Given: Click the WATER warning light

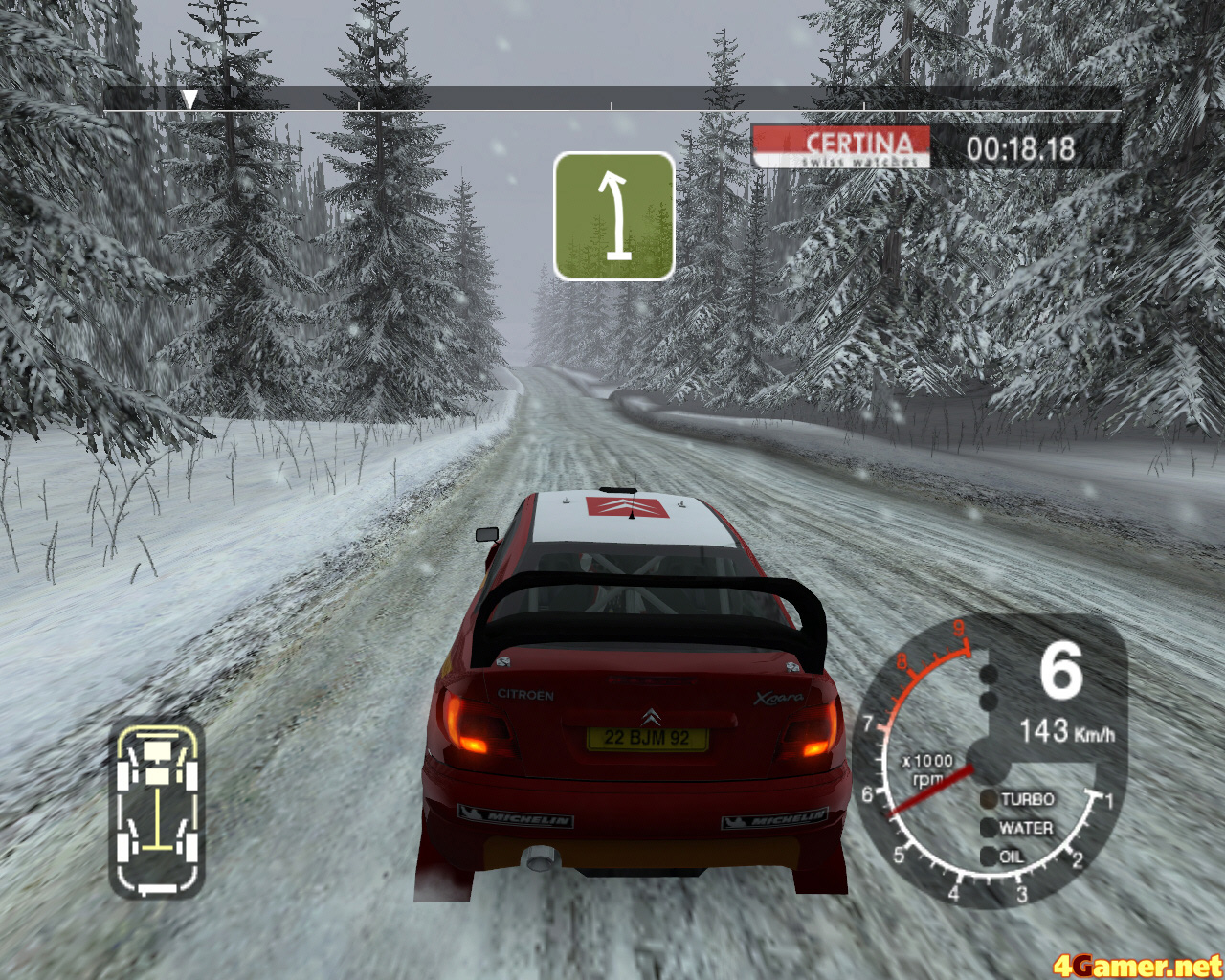Looking at the screenshot, I should click(989, 828).
